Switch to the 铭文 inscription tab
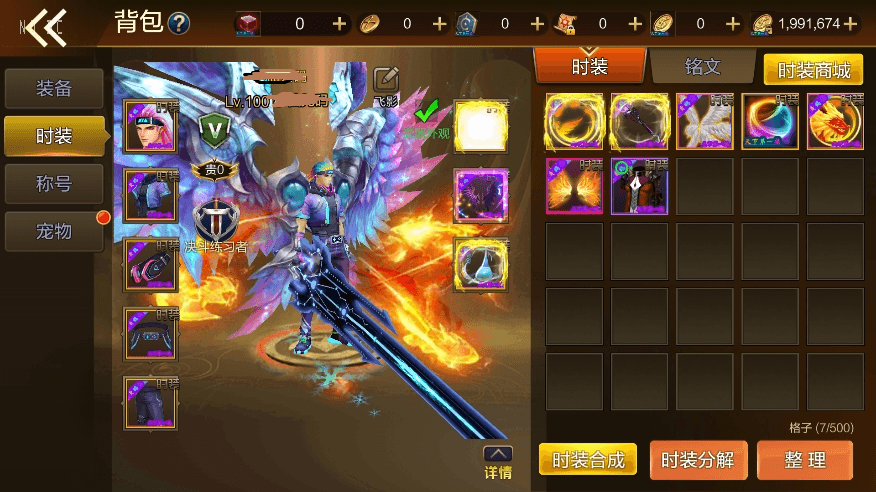This screenshot has height=492, width=876. (x=703, y=67)
